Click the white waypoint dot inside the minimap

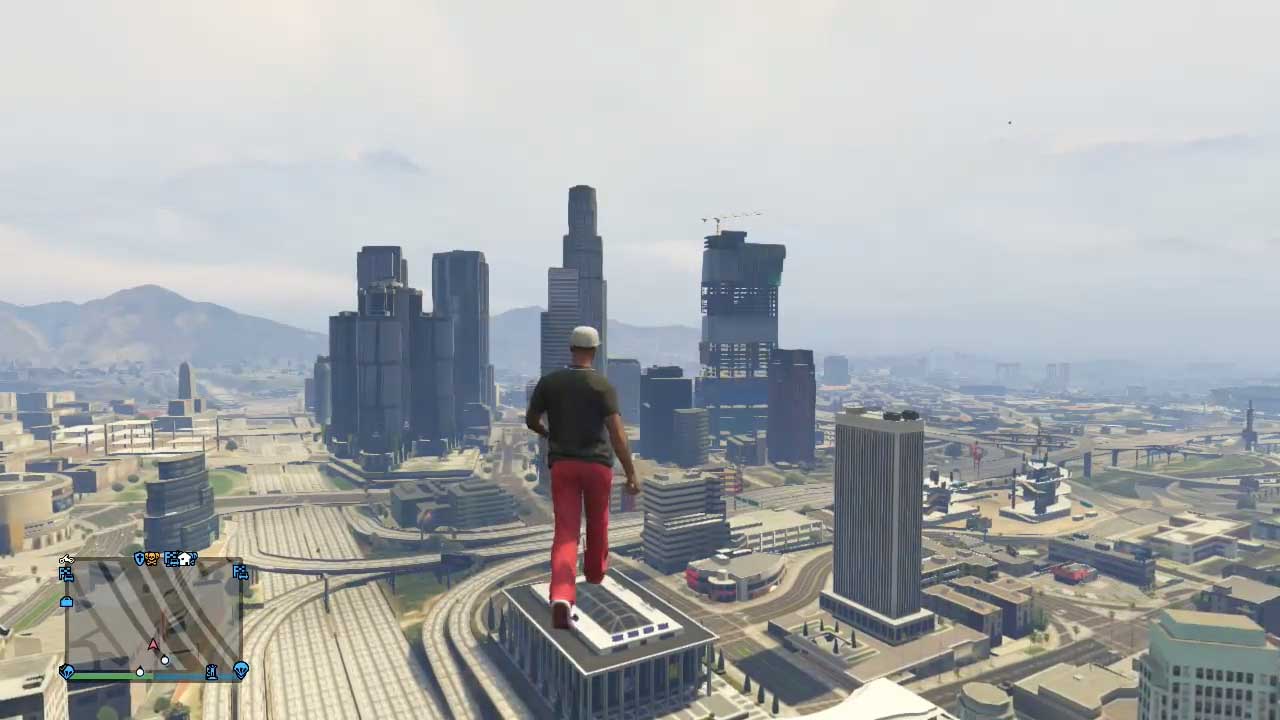click(x=164, y=660)
